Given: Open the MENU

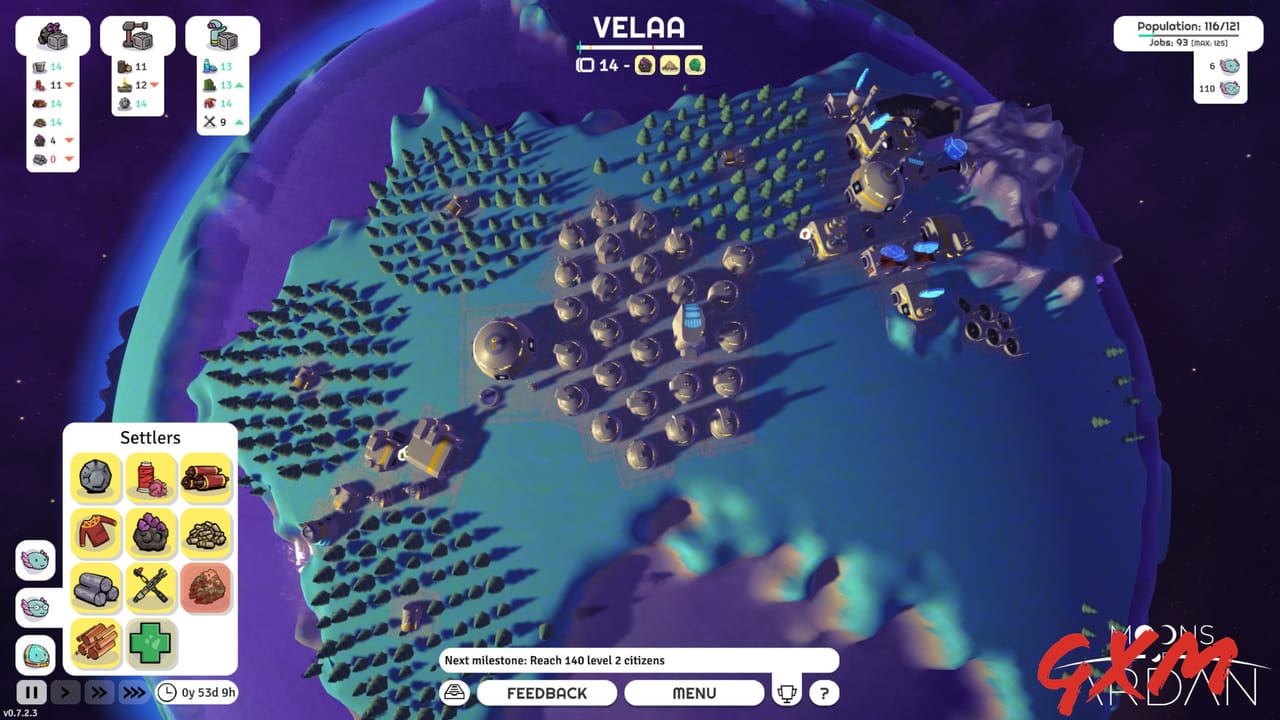Looking at the screenshot, I should pos(694,692).
